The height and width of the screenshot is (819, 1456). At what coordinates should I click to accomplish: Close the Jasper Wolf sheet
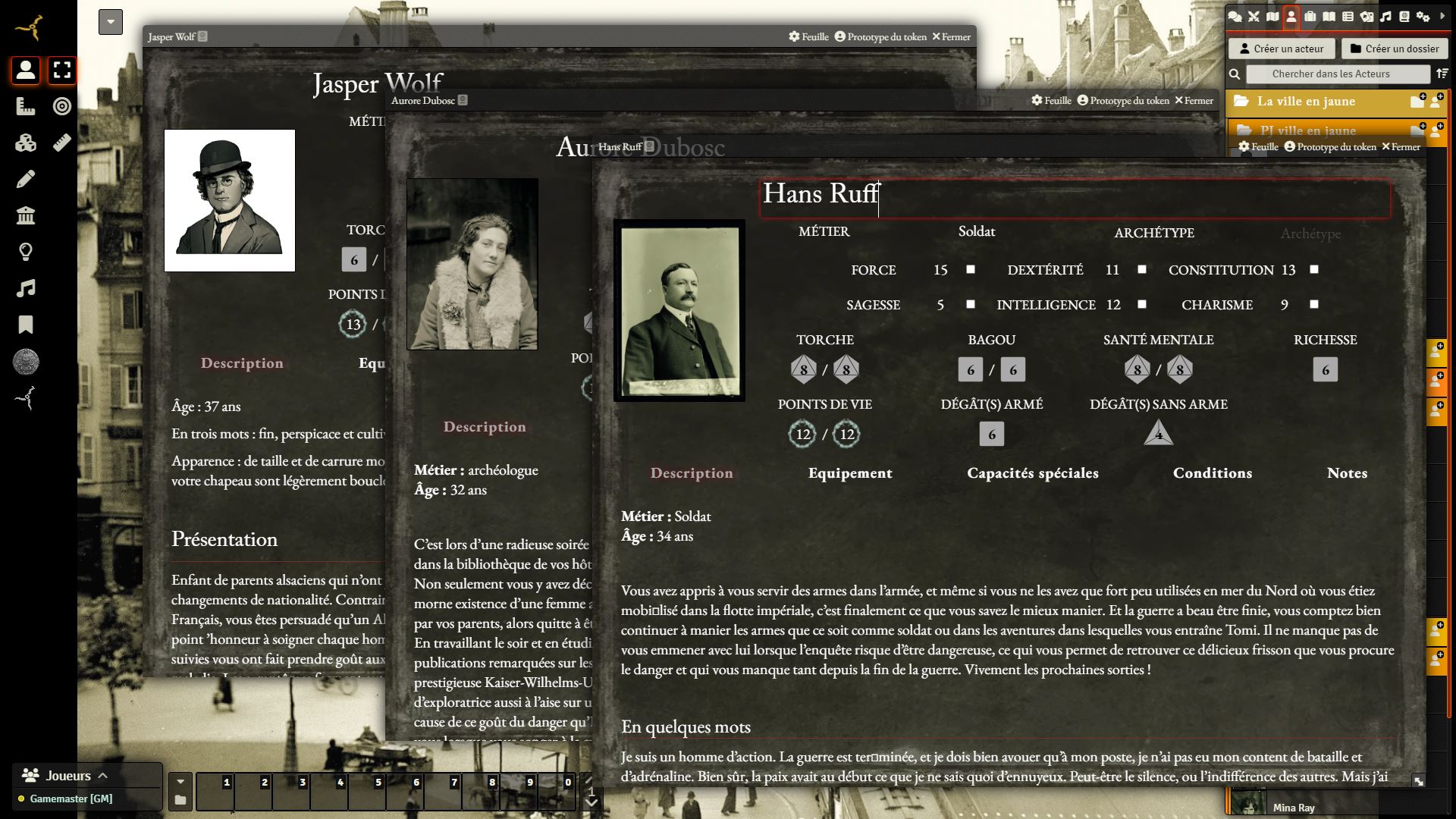coord(951,36)
